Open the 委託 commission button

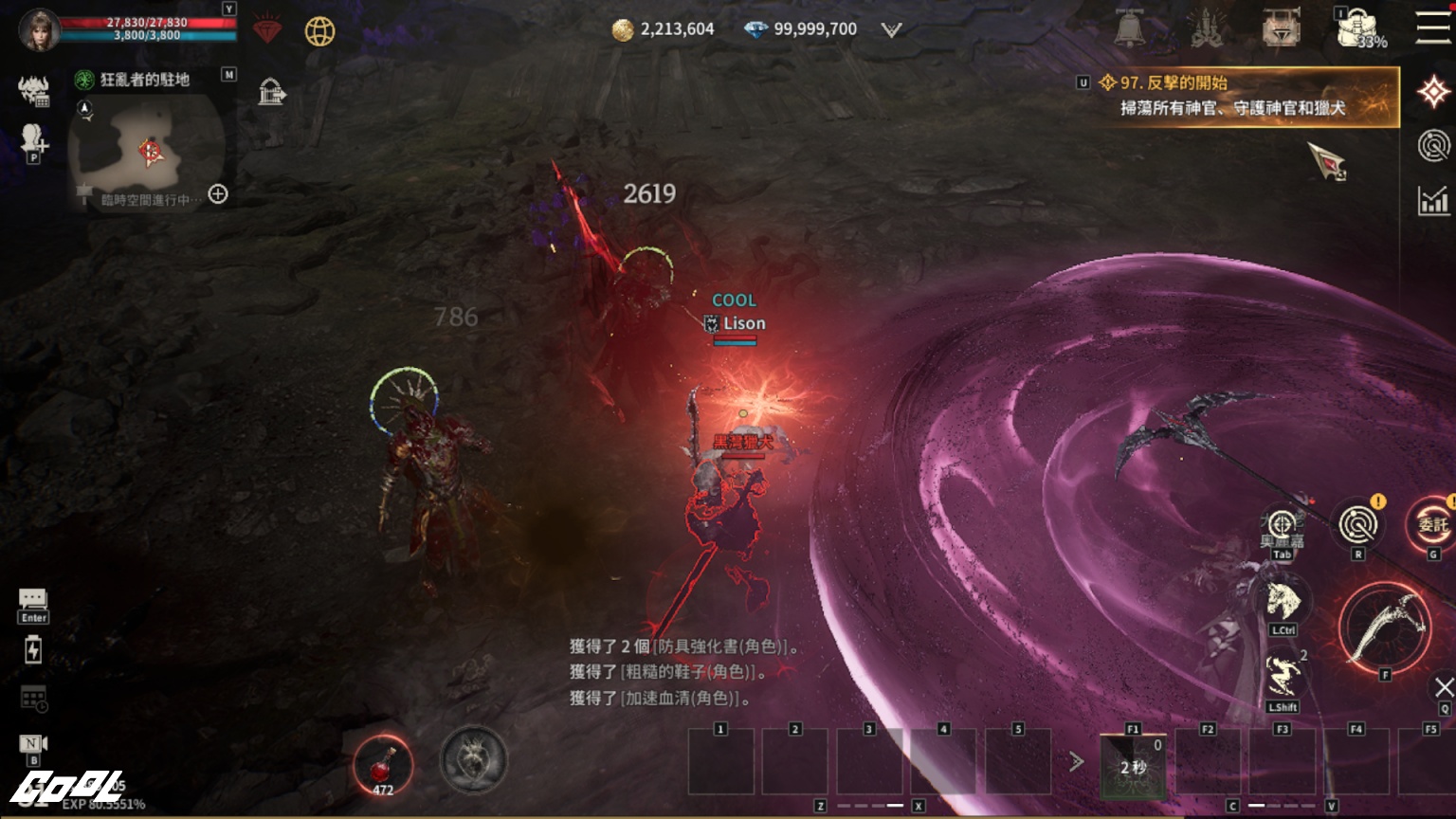click(1431, 524)
